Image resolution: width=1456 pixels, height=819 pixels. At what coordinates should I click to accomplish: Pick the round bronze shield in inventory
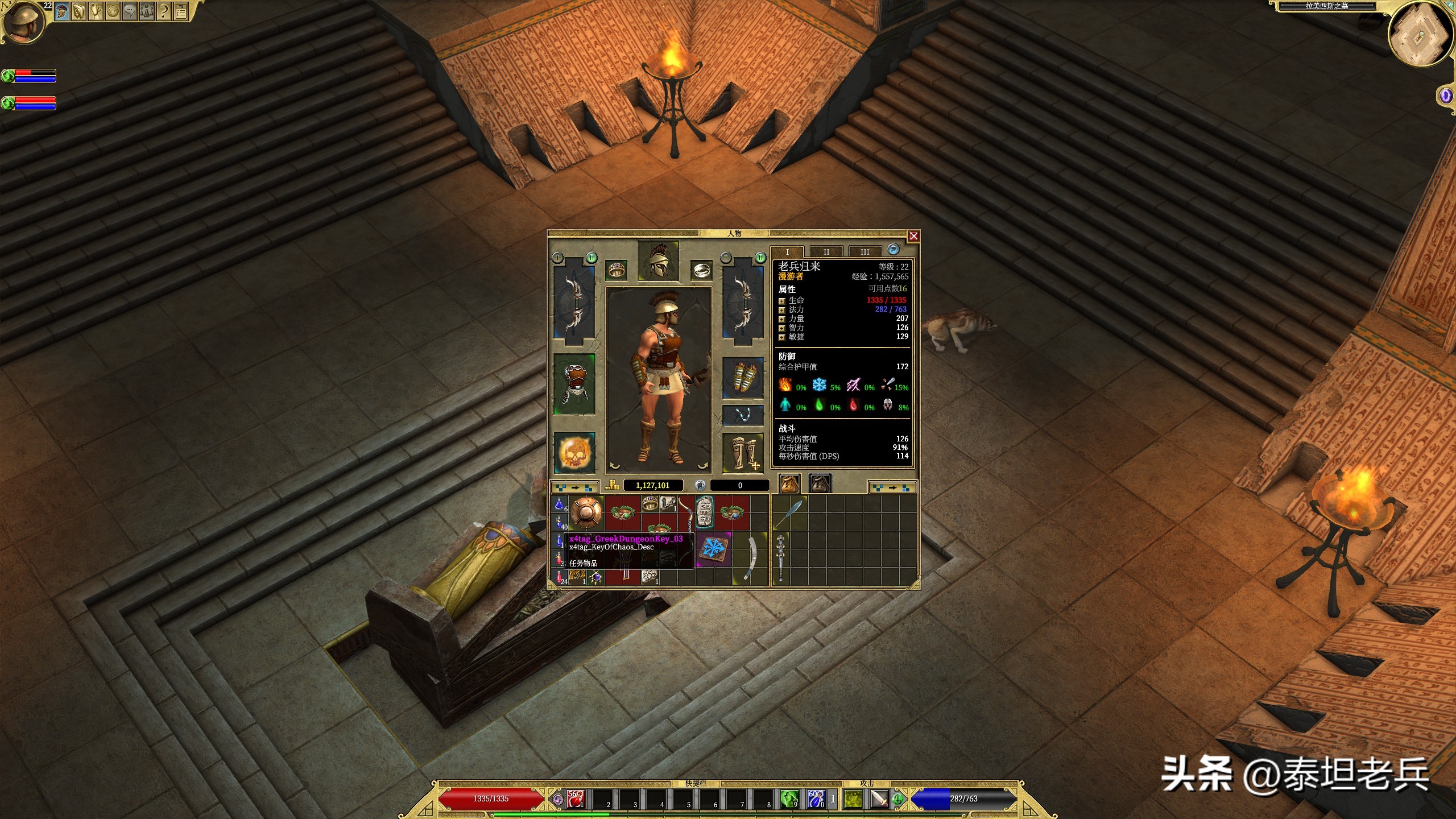point(586,512)
